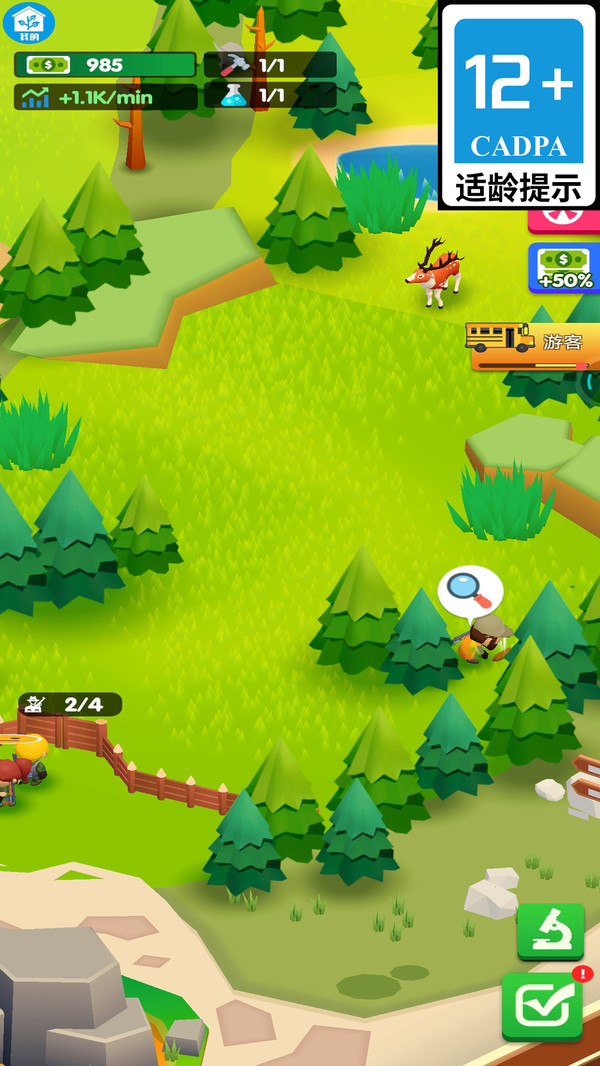
Task: Open the income per minute stats
Action: (104, 97)
